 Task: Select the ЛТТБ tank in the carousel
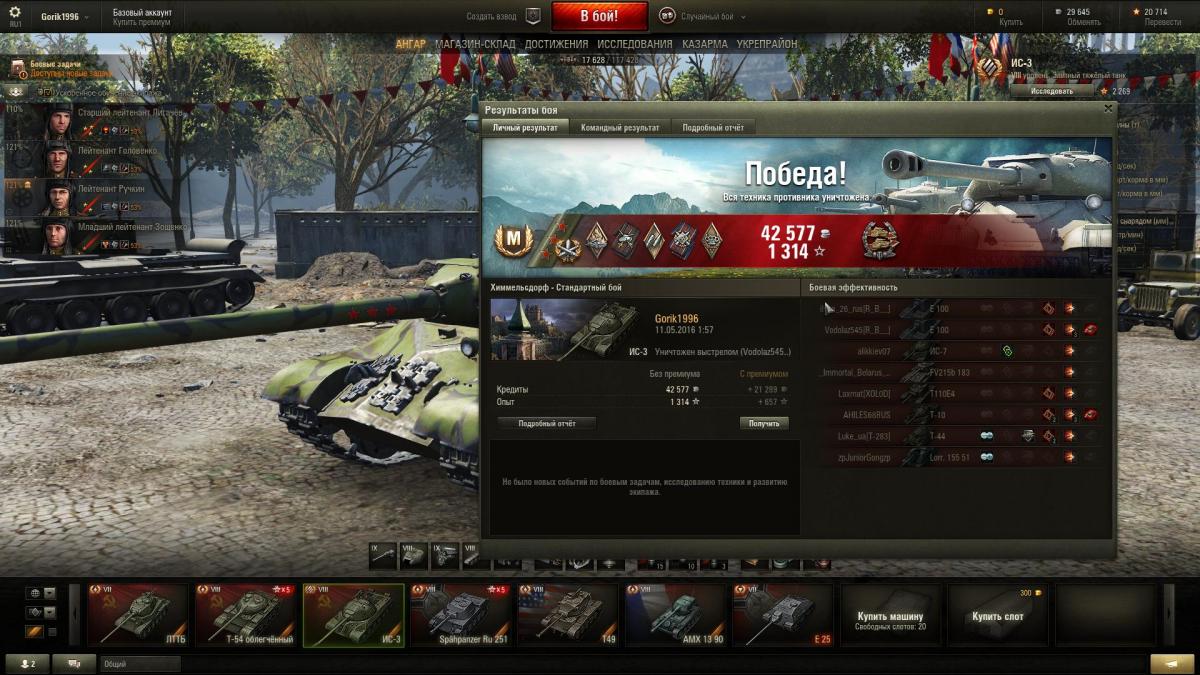coord(138,615)
